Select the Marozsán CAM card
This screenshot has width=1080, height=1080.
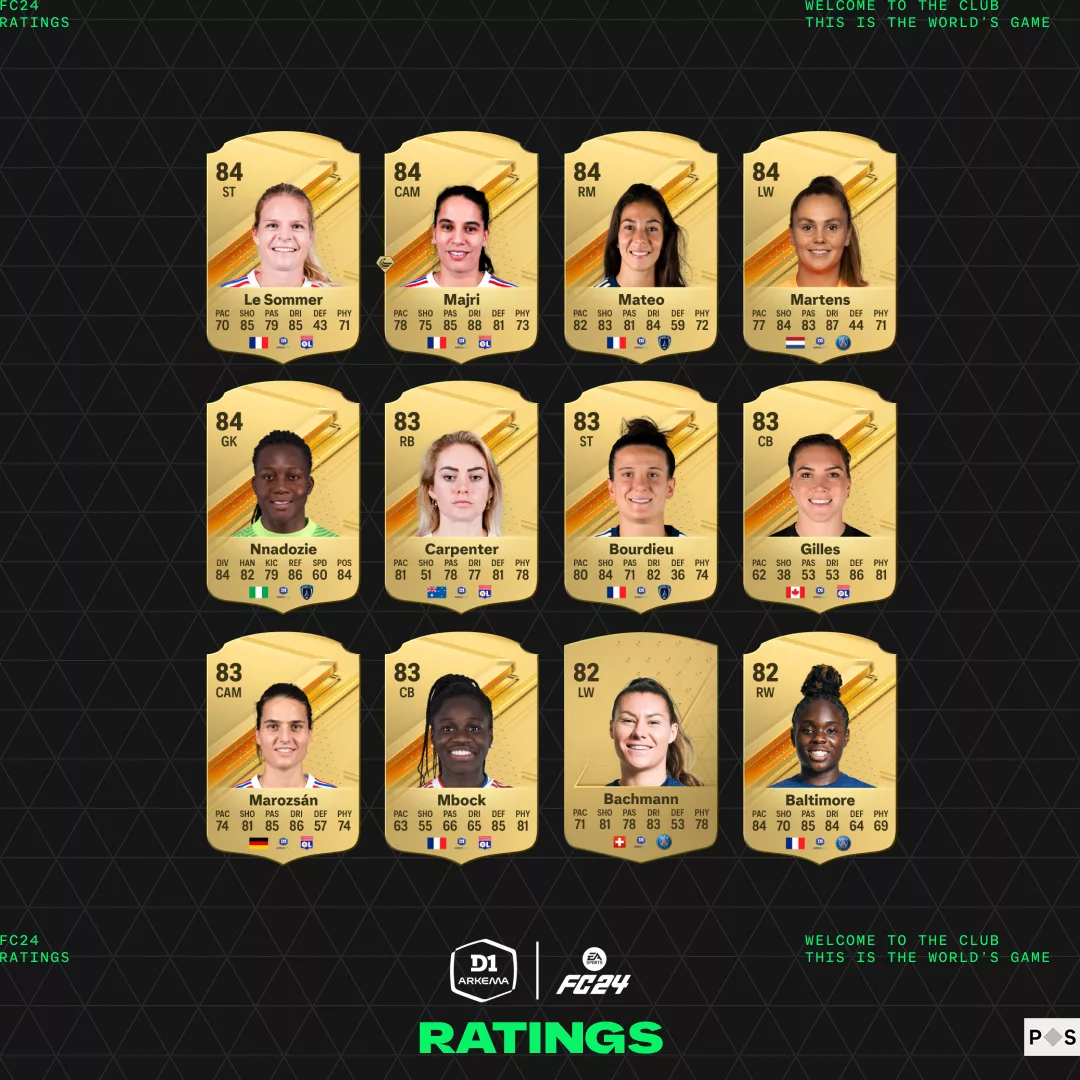pyautogui.click(x=283, y=745)
